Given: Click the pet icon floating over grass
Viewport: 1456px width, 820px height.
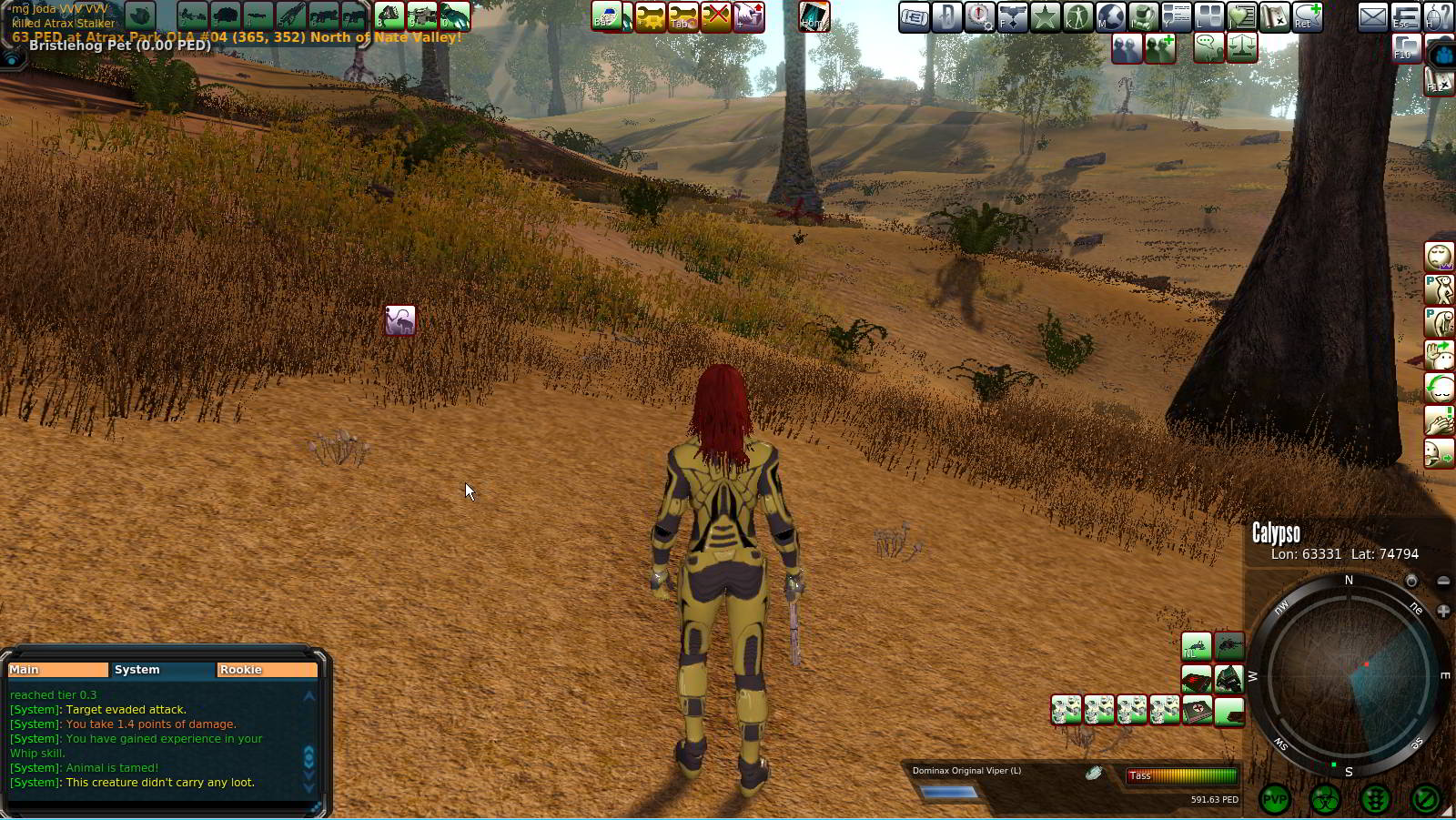Looking at the screenshot, I should point(399,320).
